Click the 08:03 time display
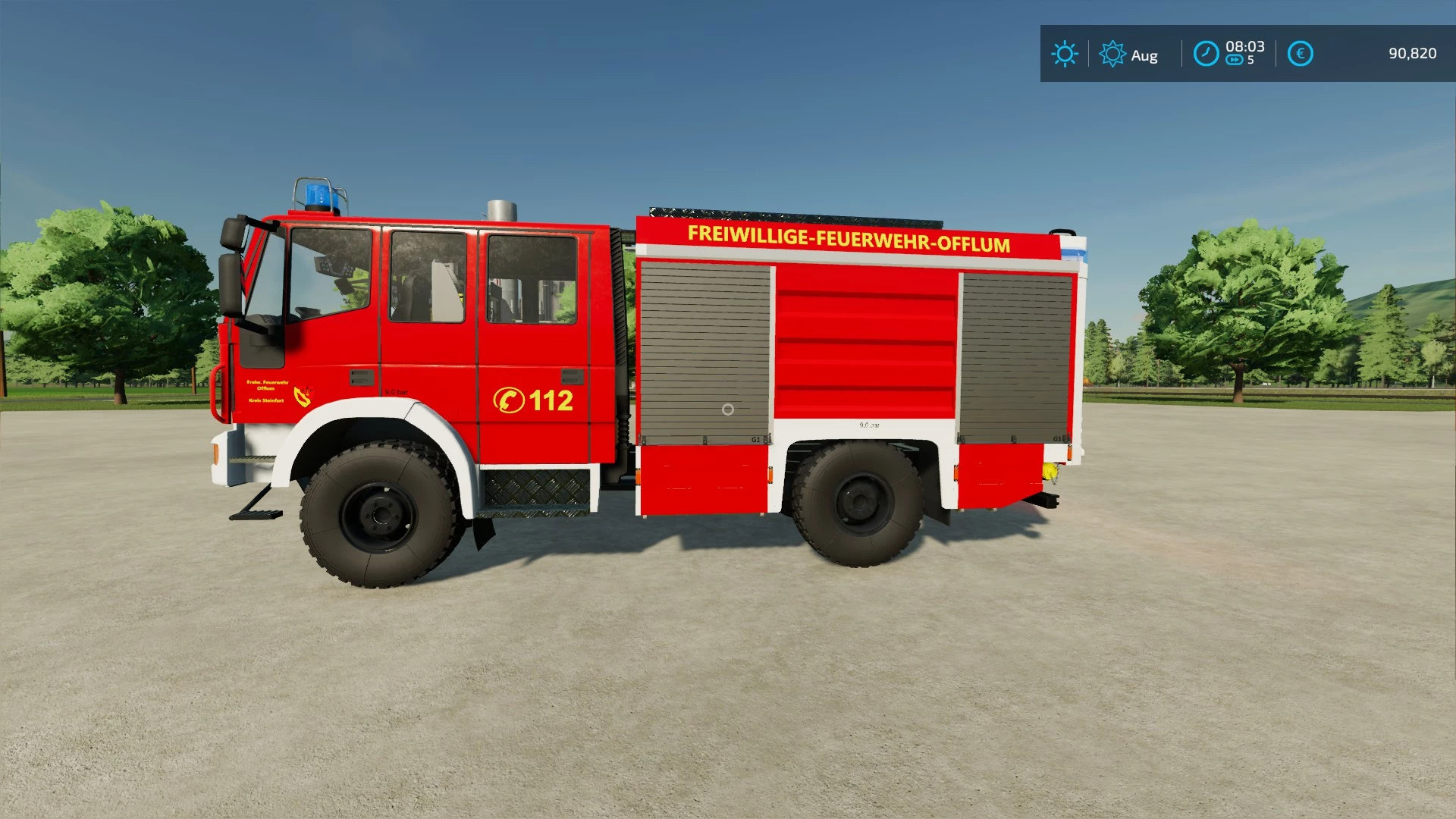 tap(1244, 45)
